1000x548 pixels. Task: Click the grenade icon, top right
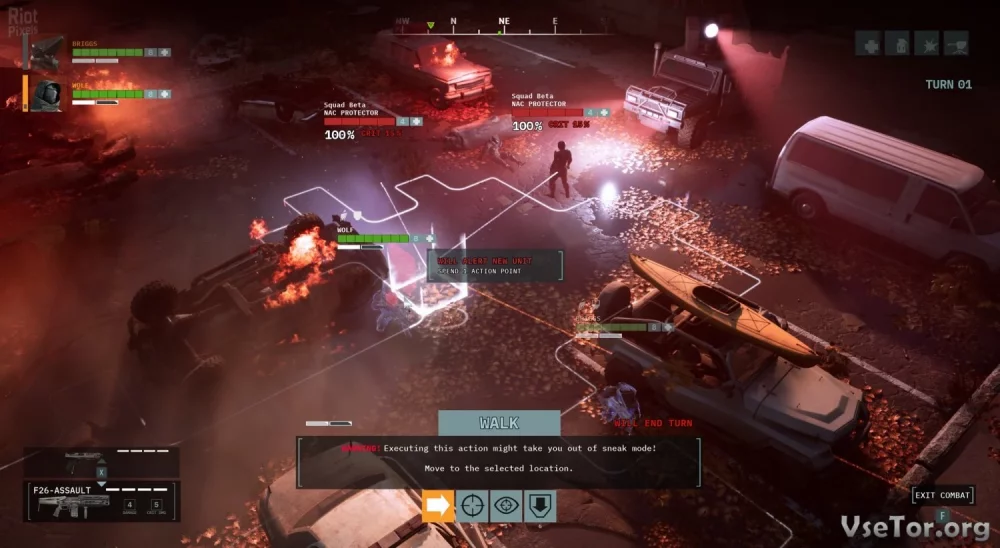coord(898,43)
